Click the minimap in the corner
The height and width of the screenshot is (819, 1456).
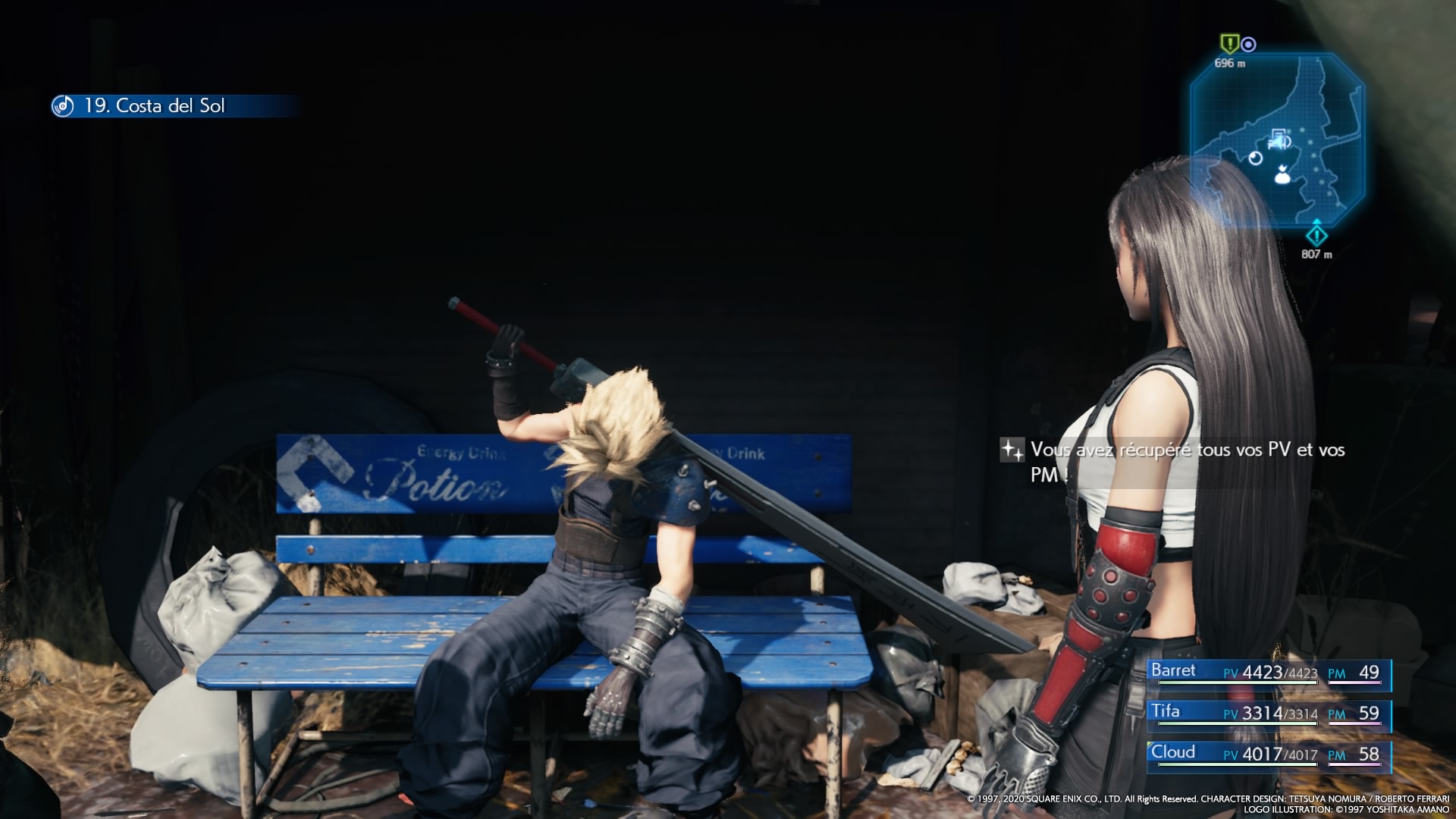(1277, 140)
